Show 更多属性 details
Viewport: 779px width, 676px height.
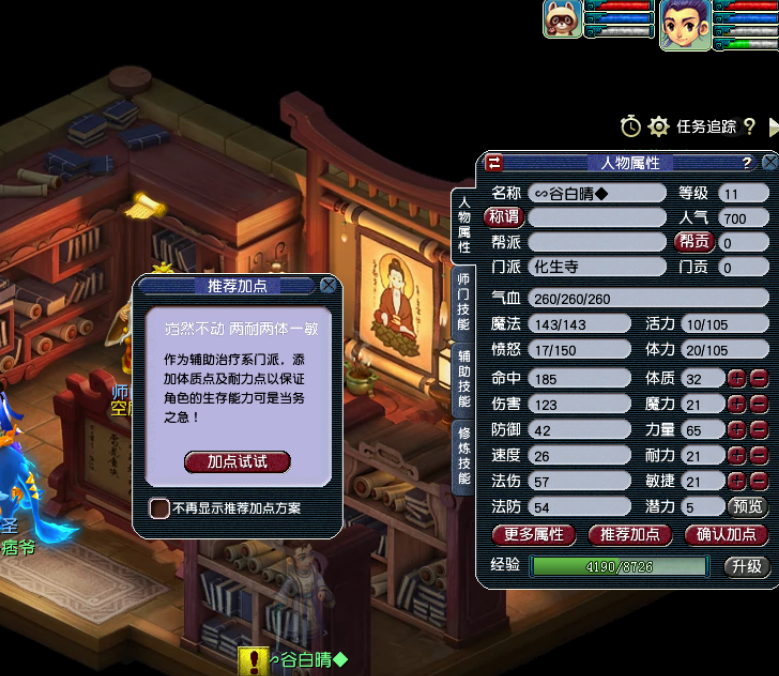pyautogui.click(x=534, y=534)
